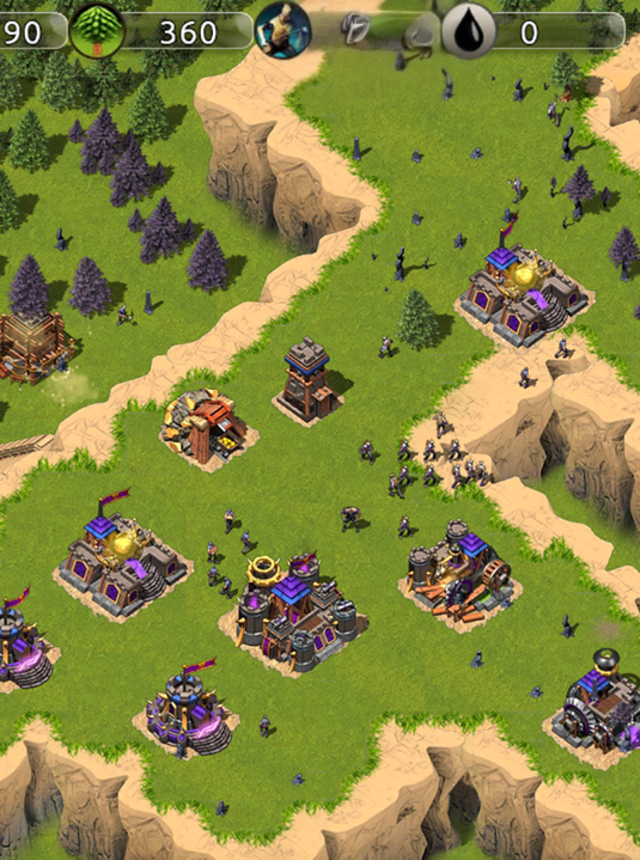Tap the green tree wood resource icon
The height and width of the screenshot is (860, 640).
[x=97, y=31]
